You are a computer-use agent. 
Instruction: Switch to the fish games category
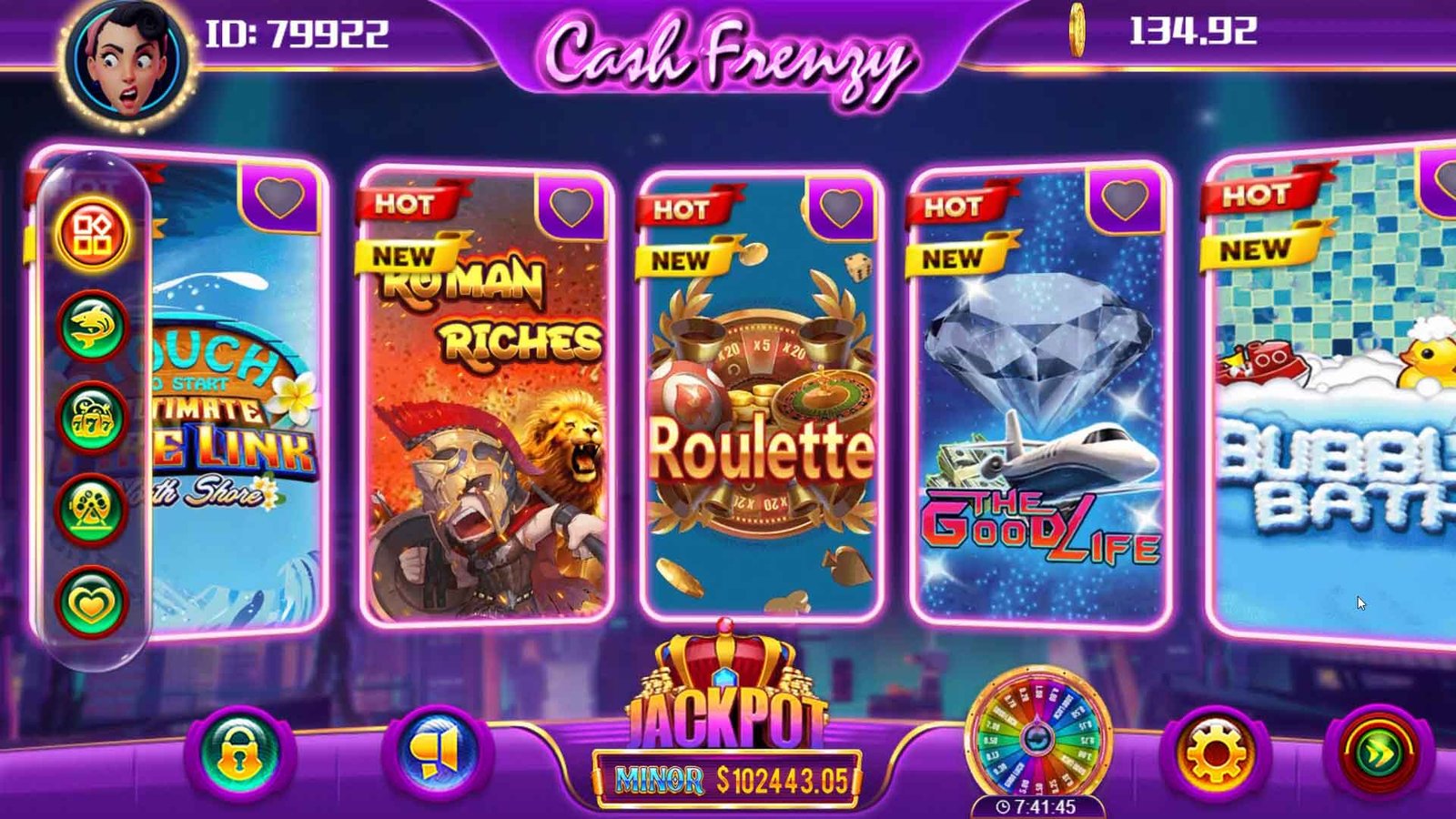(92, 326)
